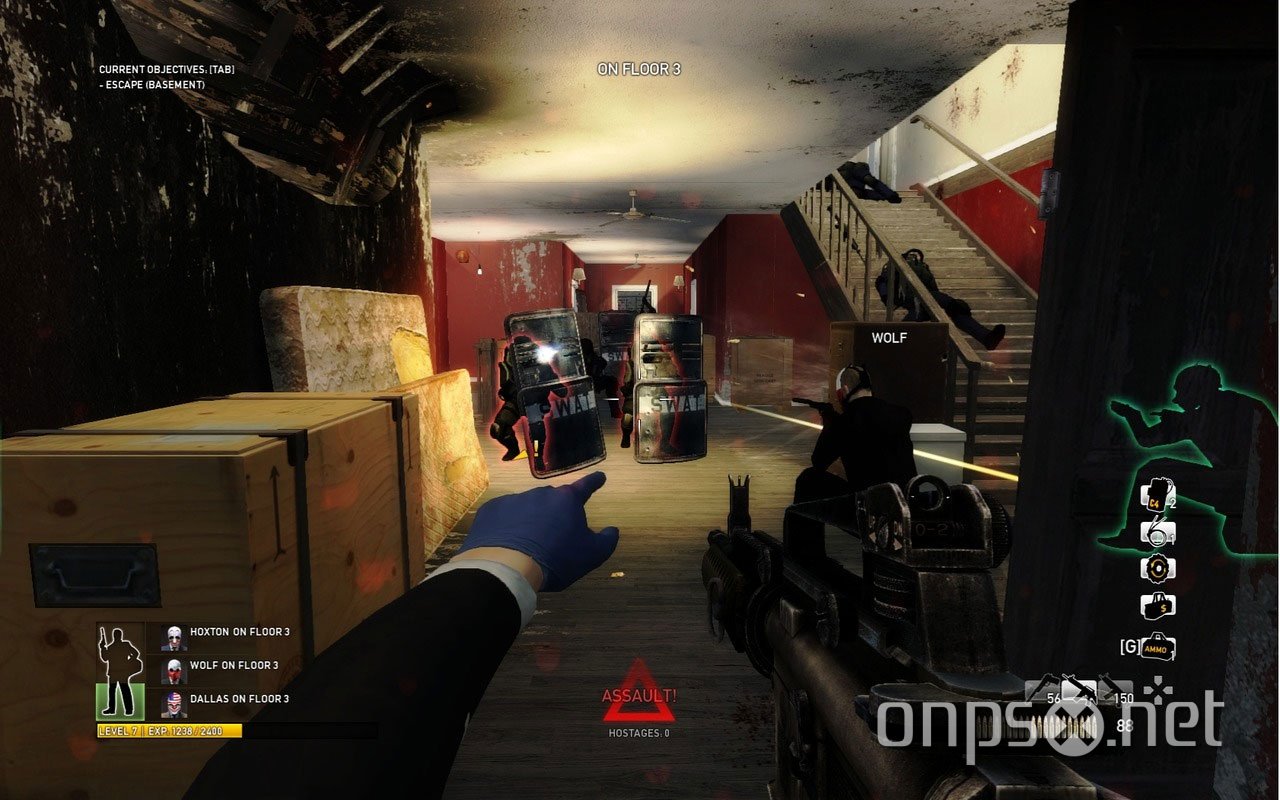Select the C4 charge equipment icon
Image resolution: width=1280 pixels, height=800 pixels.
click(1156, 495)
